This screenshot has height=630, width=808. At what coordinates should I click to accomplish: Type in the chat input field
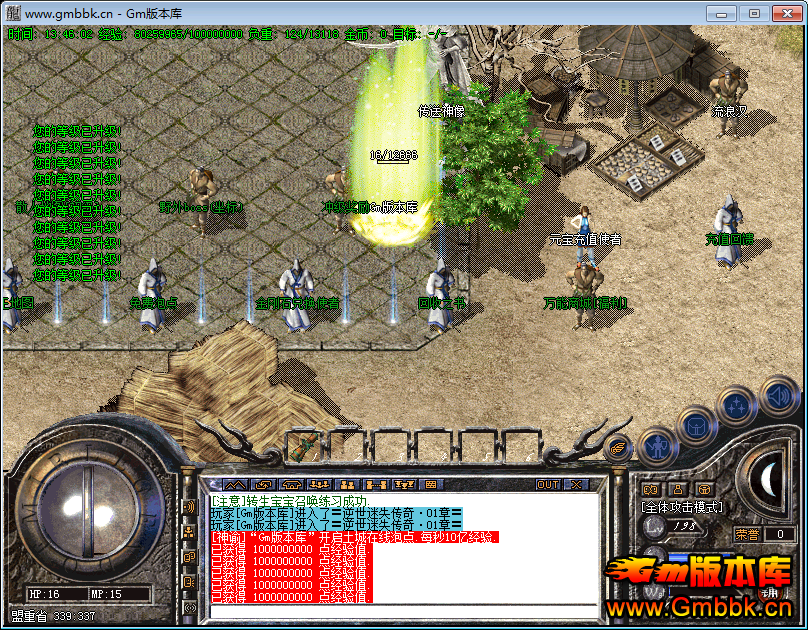point(400,611)
